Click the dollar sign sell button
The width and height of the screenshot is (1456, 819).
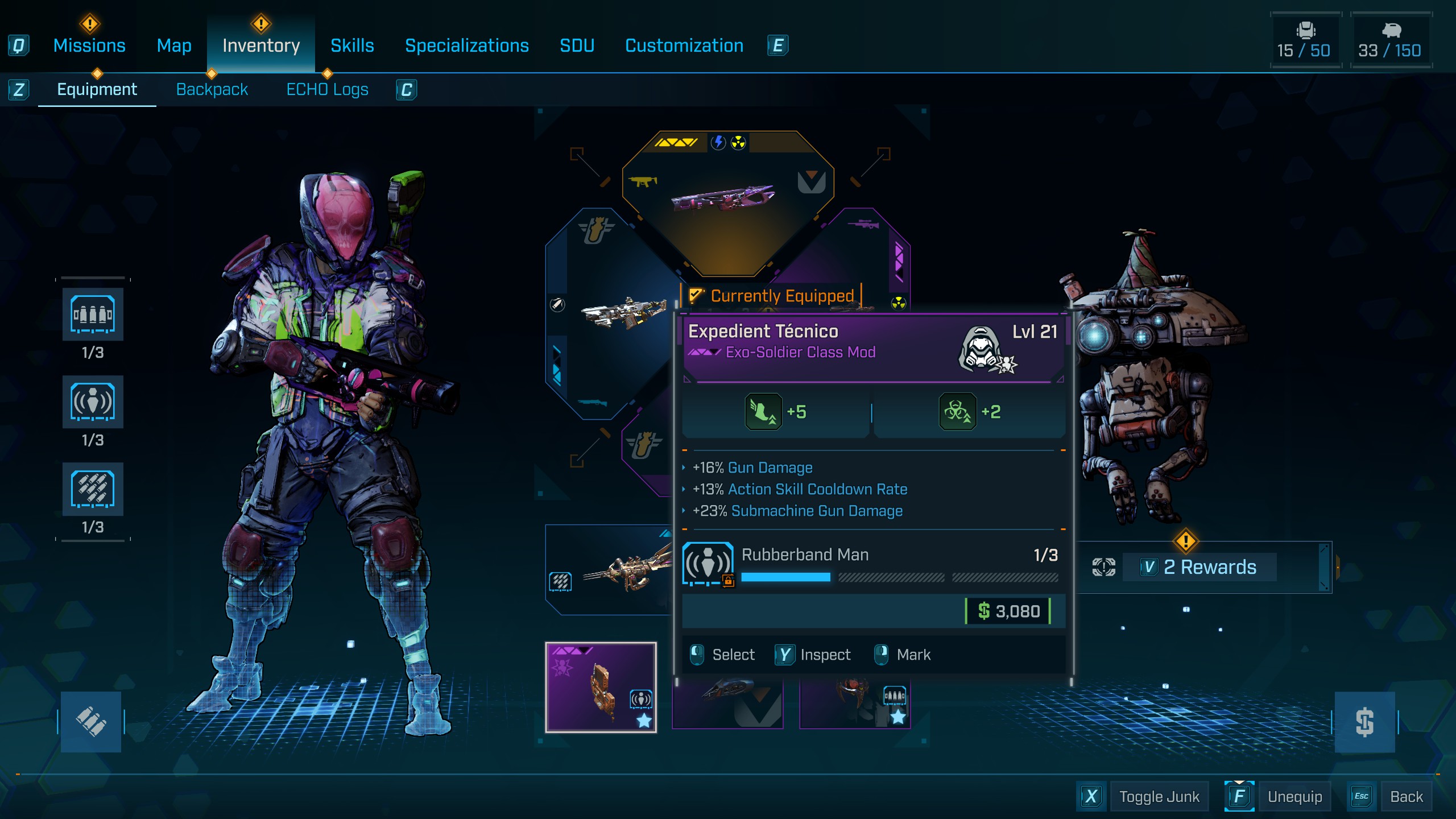pos(1364,722)
